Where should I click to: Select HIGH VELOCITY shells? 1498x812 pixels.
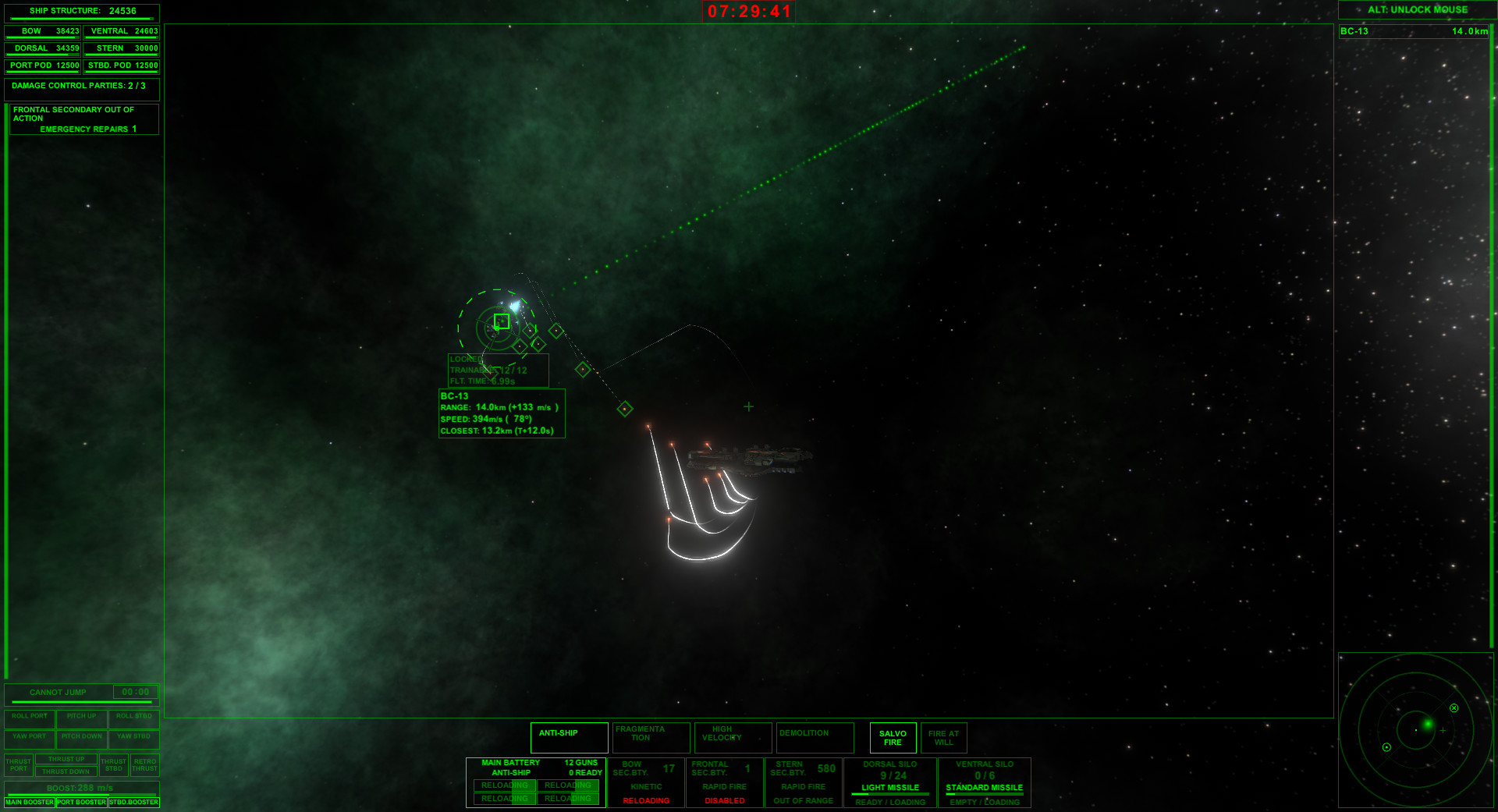point(733,737)
